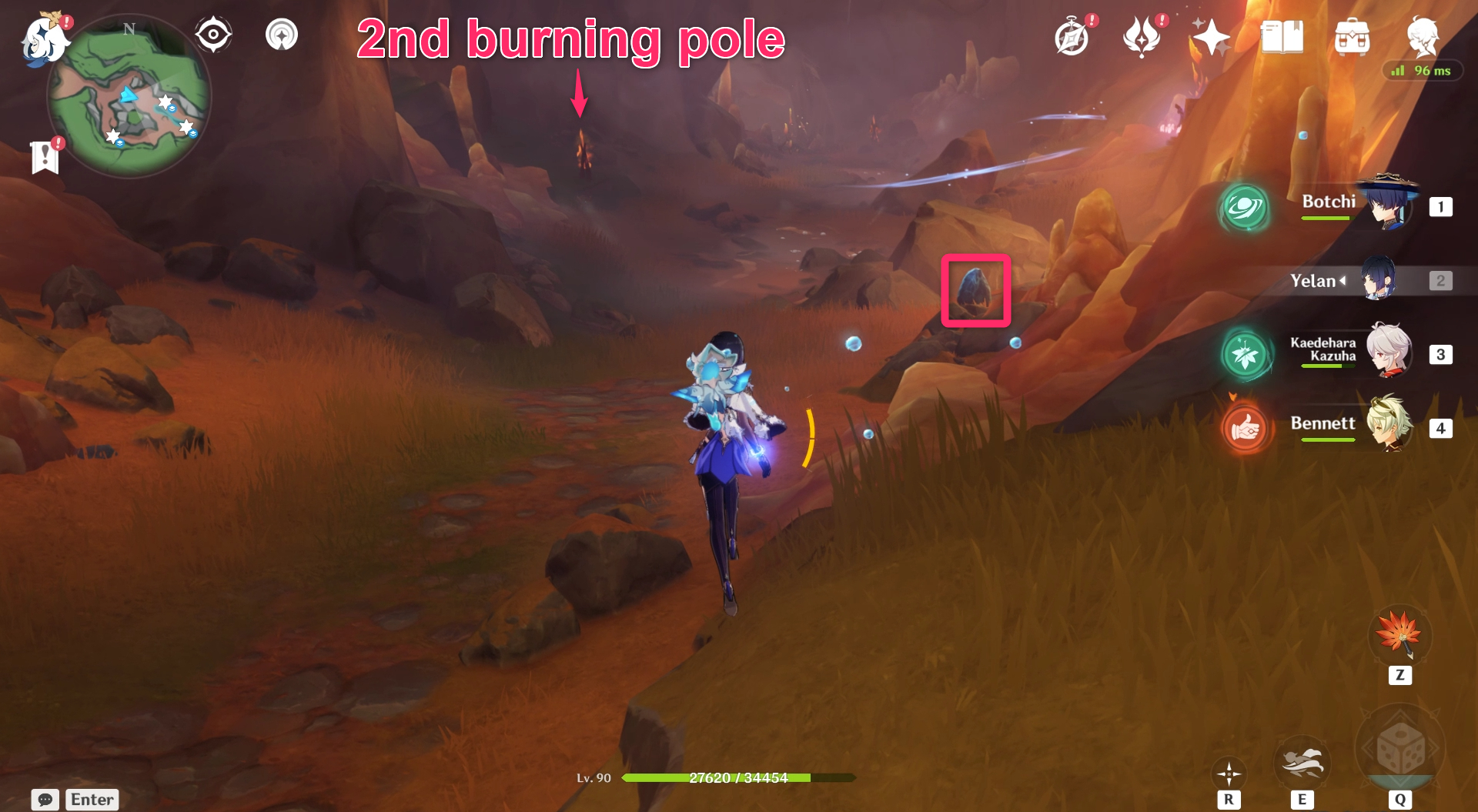Click the Enter chat button
This screenshot has width=1478, height=812.
[92, 800]
